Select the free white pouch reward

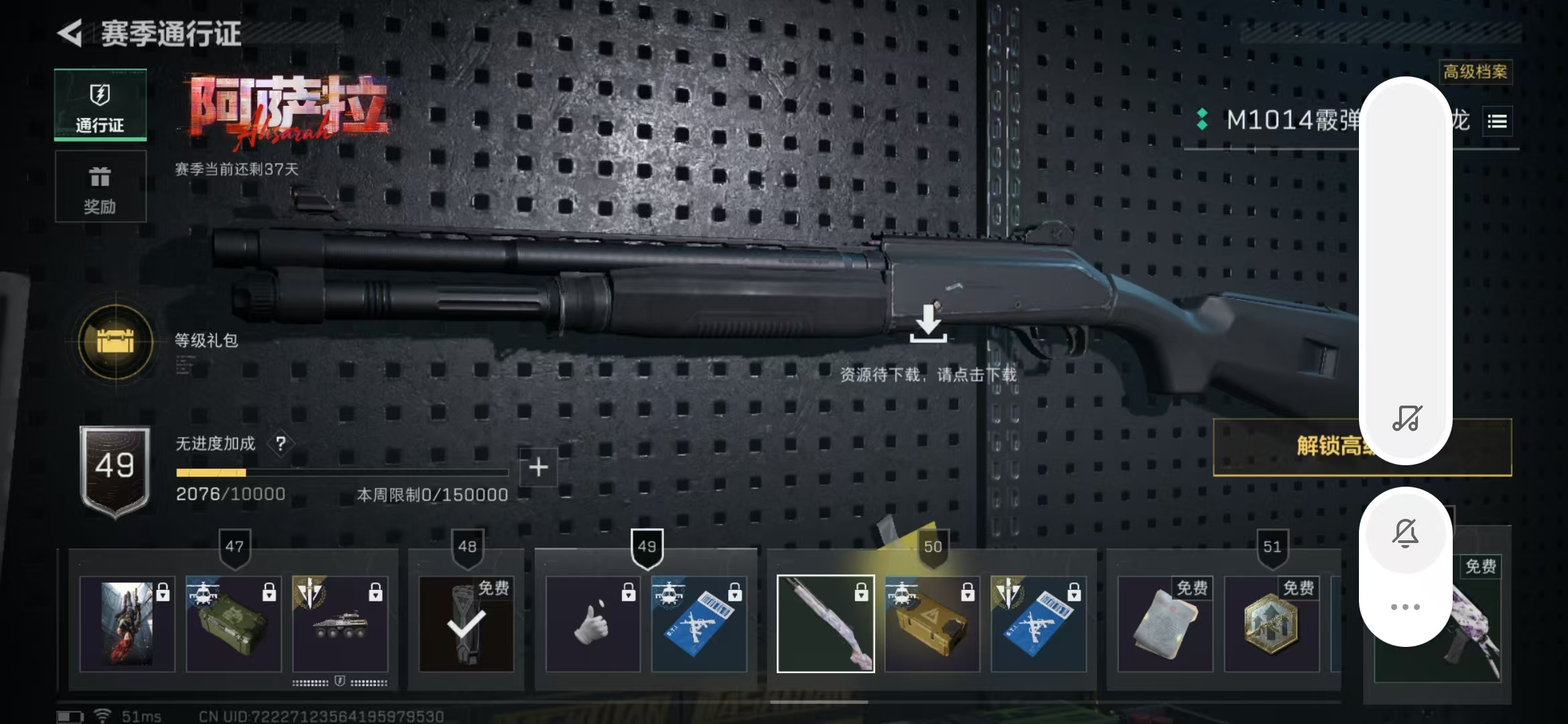click(1165, 624)
